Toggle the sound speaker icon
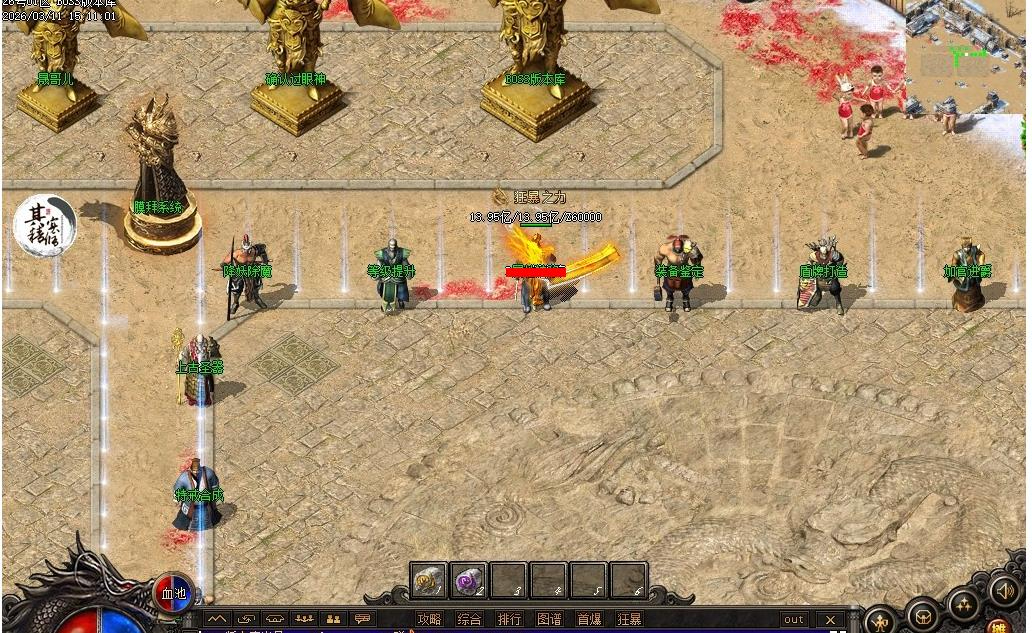This screenshot has width=1032, height=633. tap(1004, 589)
